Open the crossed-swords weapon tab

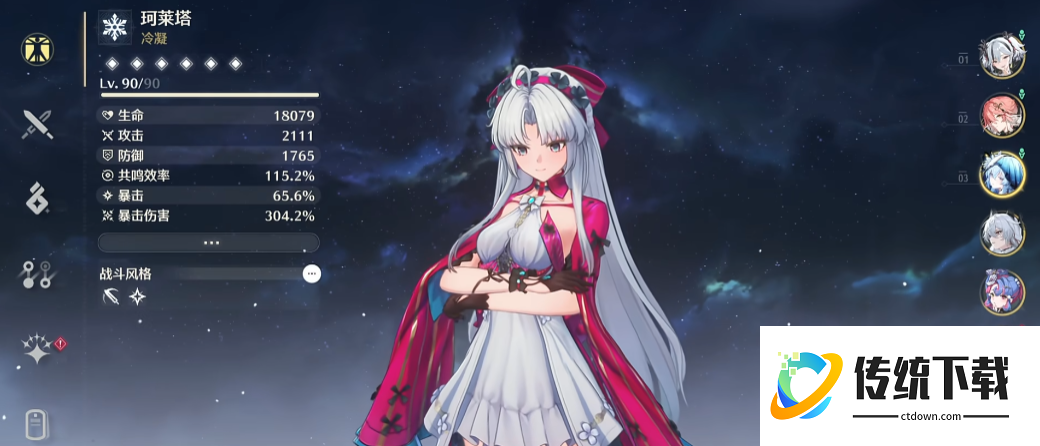[x=38, y=124]
